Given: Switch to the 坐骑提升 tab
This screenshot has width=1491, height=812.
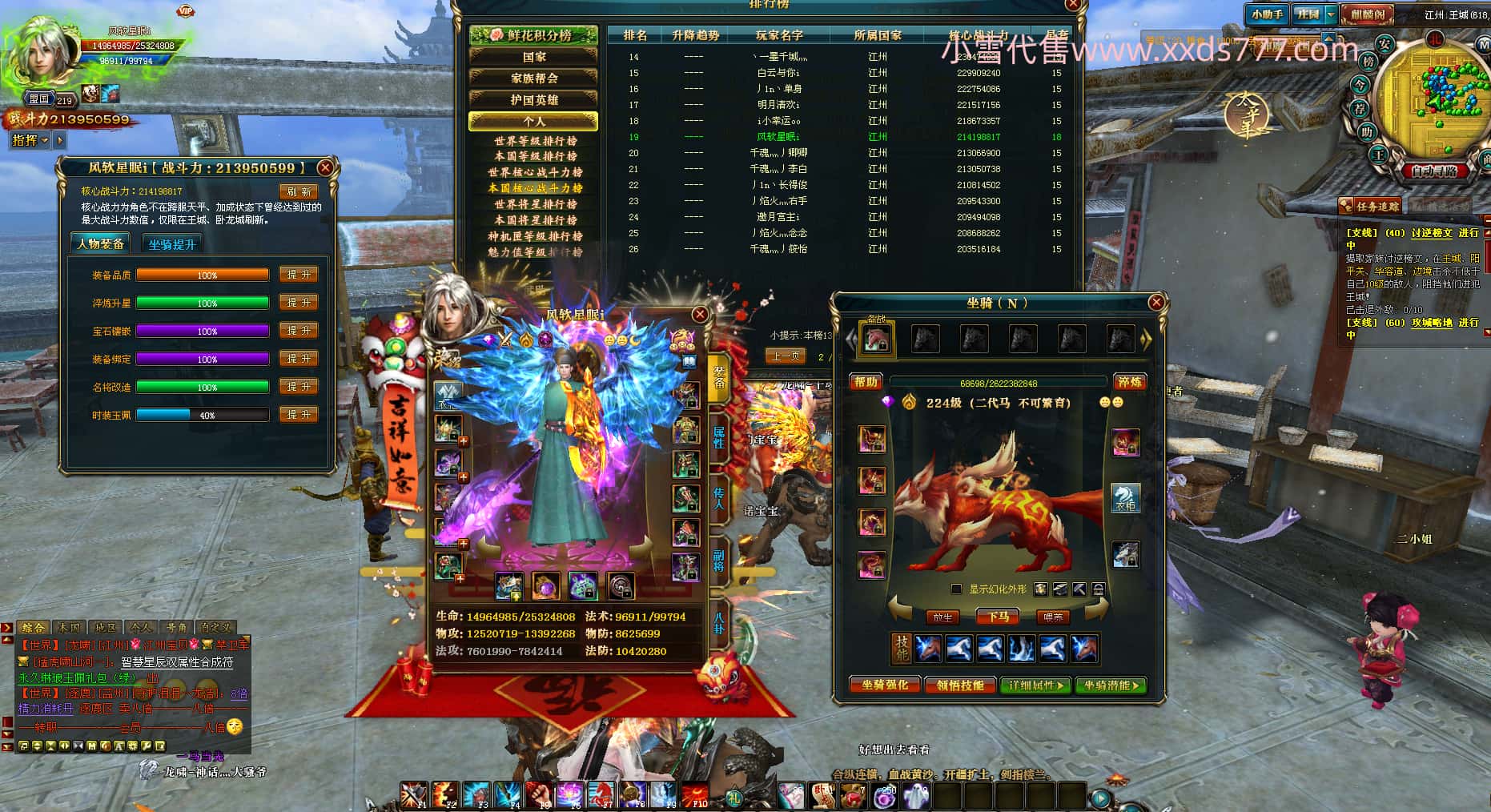Looking at the screenshot, I should click(172, 244).
